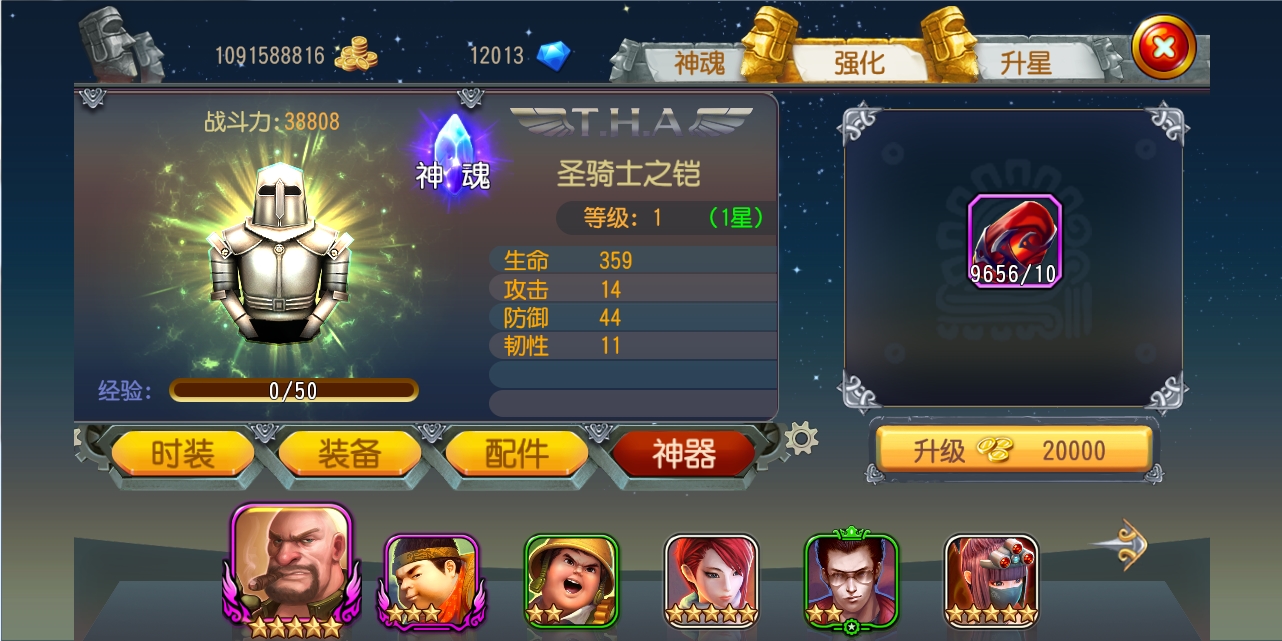
Task: Tap the 神魂 crystal icon
Action: point(454,158)
